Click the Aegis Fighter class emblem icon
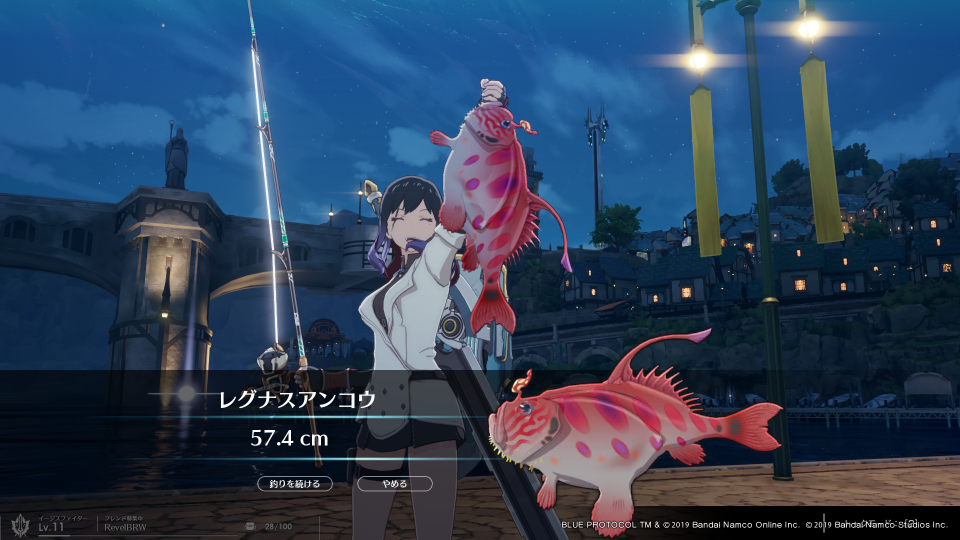The image size is (960, 540). tap(19, 524)
